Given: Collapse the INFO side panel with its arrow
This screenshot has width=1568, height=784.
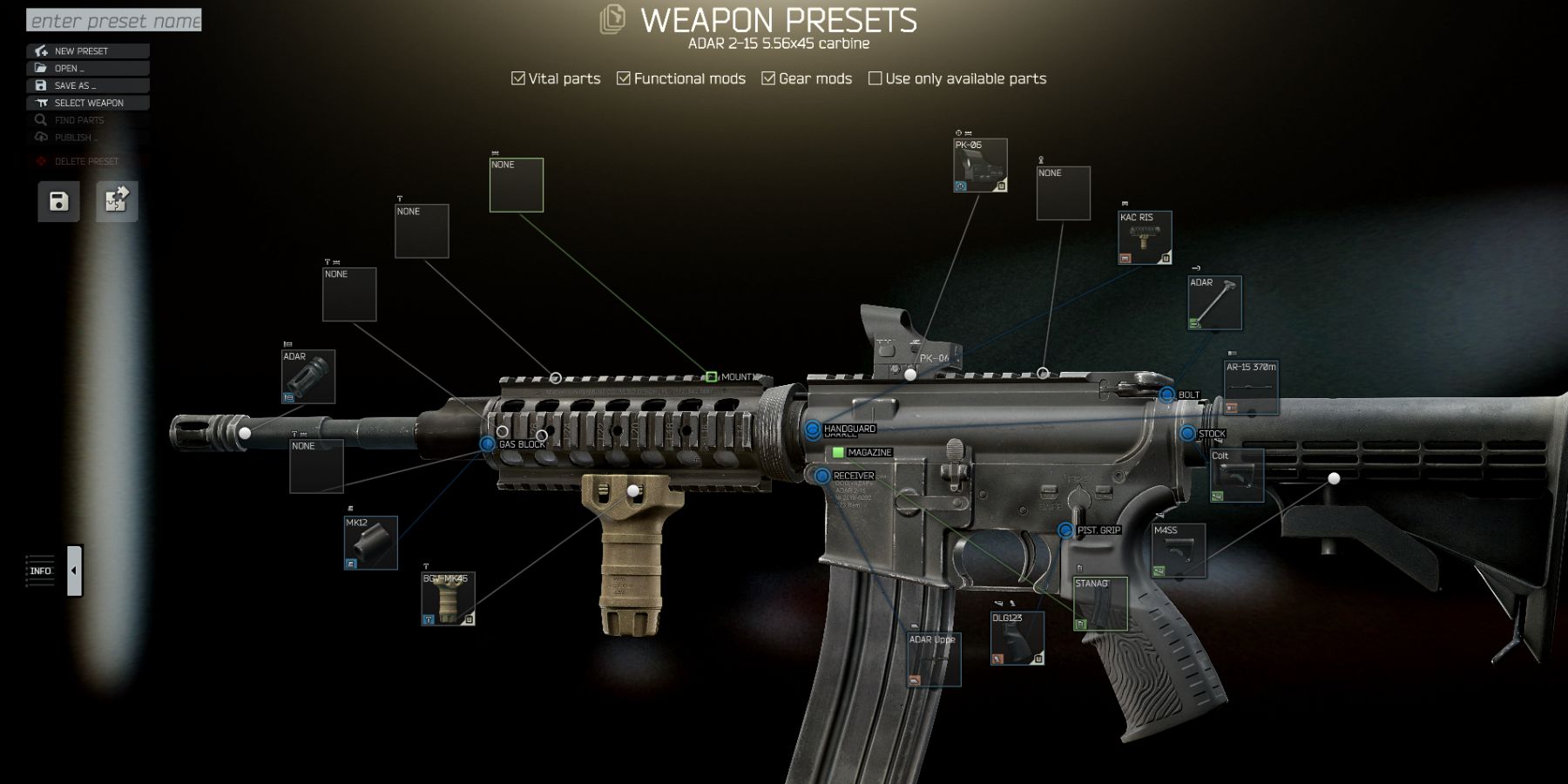Looking at the screenshot, I should pyautogui.click(x=72, y=569).
